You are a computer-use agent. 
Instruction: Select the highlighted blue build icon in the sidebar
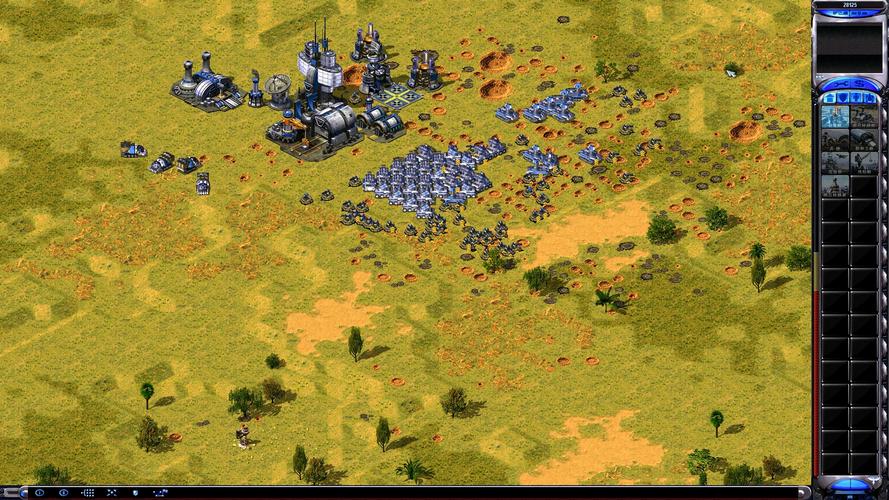coord(835,116)
